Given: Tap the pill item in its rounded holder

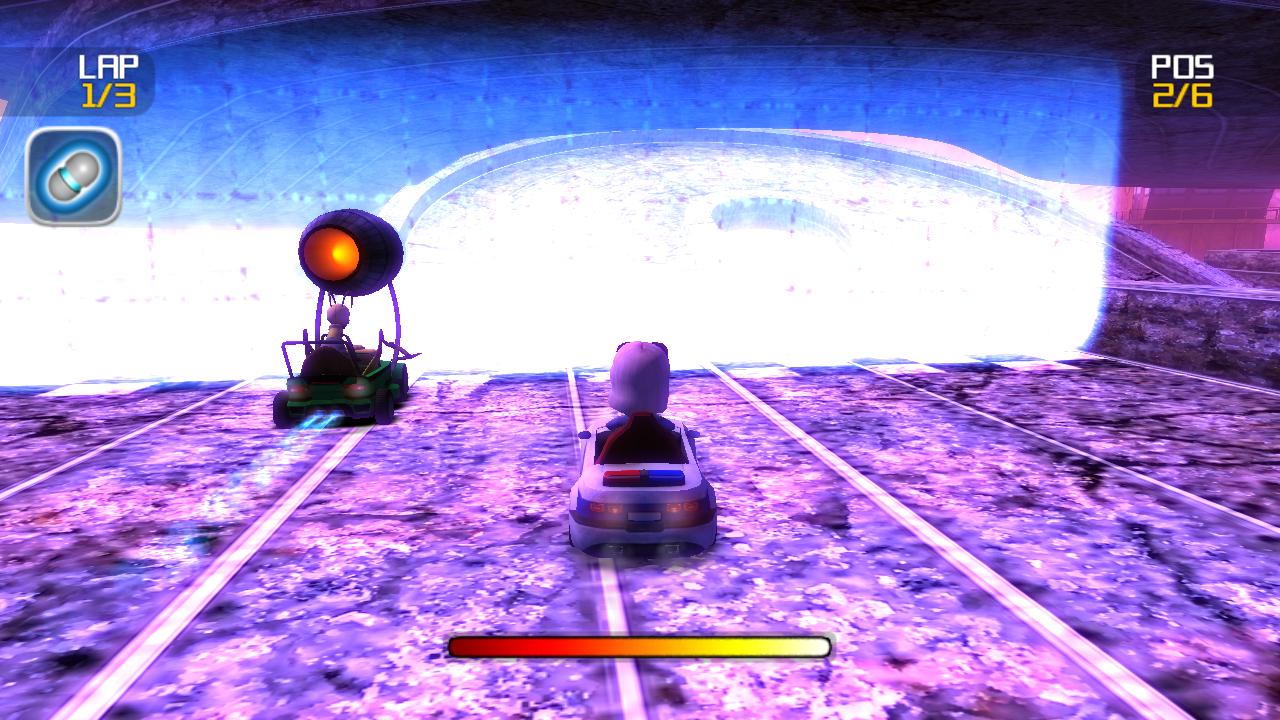Looking at the screenshot, I should [x=75, y=177].
